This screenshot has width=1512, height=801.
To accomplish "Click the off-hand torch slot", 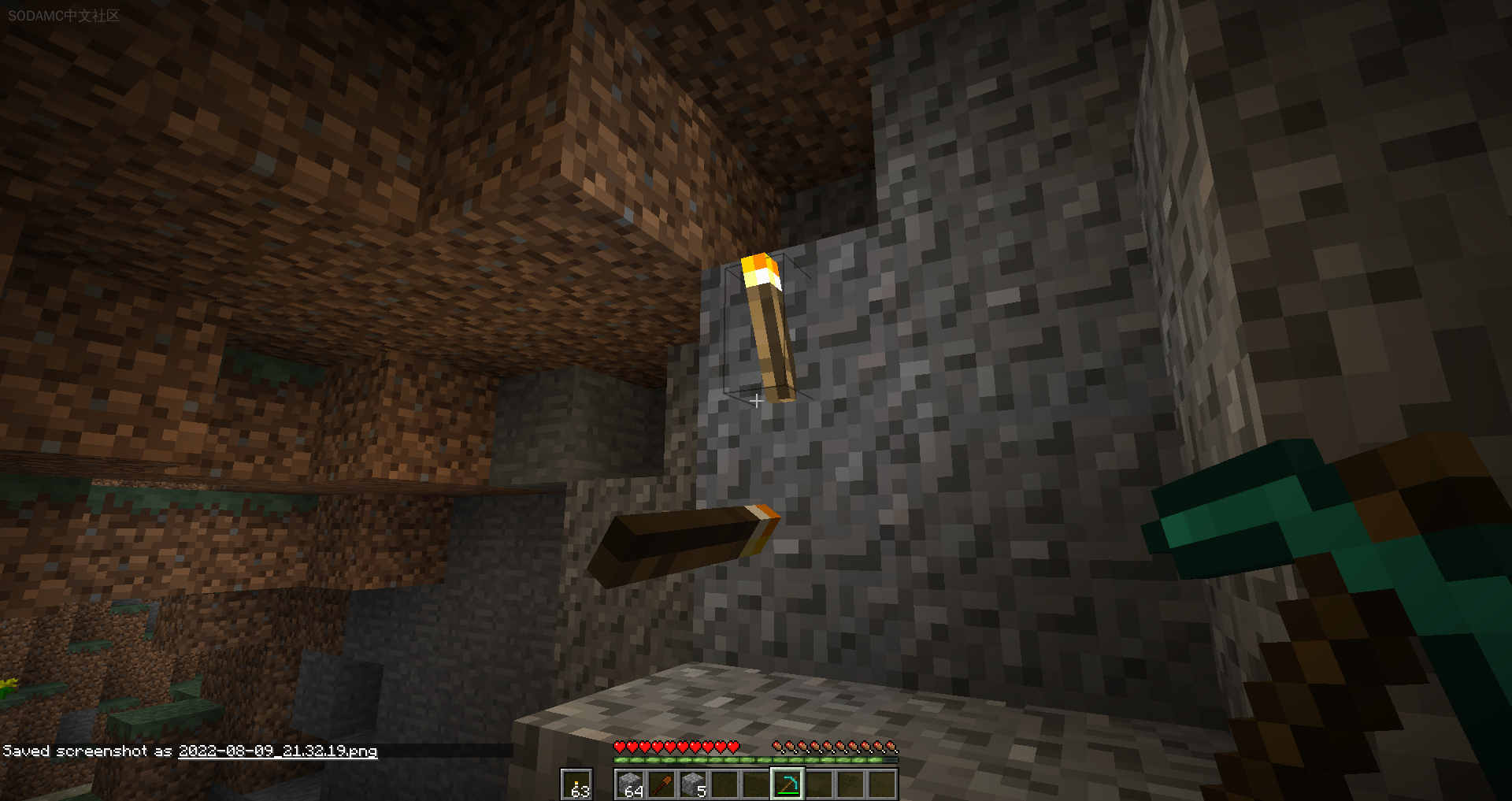I will pyautogui.click(x=576, y=785).
